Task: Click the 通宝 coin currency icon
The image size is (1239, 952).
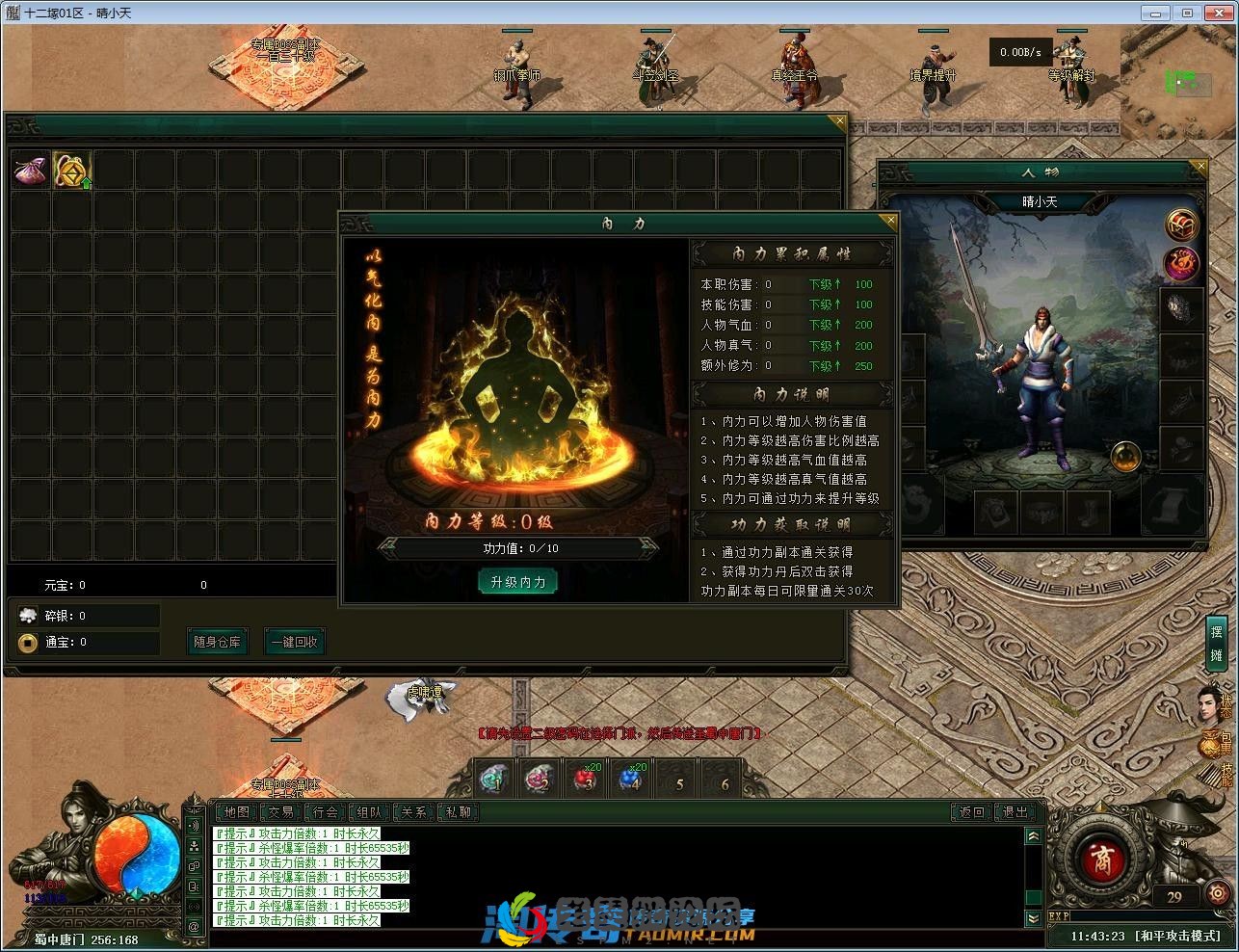Action: coord(29,643)
